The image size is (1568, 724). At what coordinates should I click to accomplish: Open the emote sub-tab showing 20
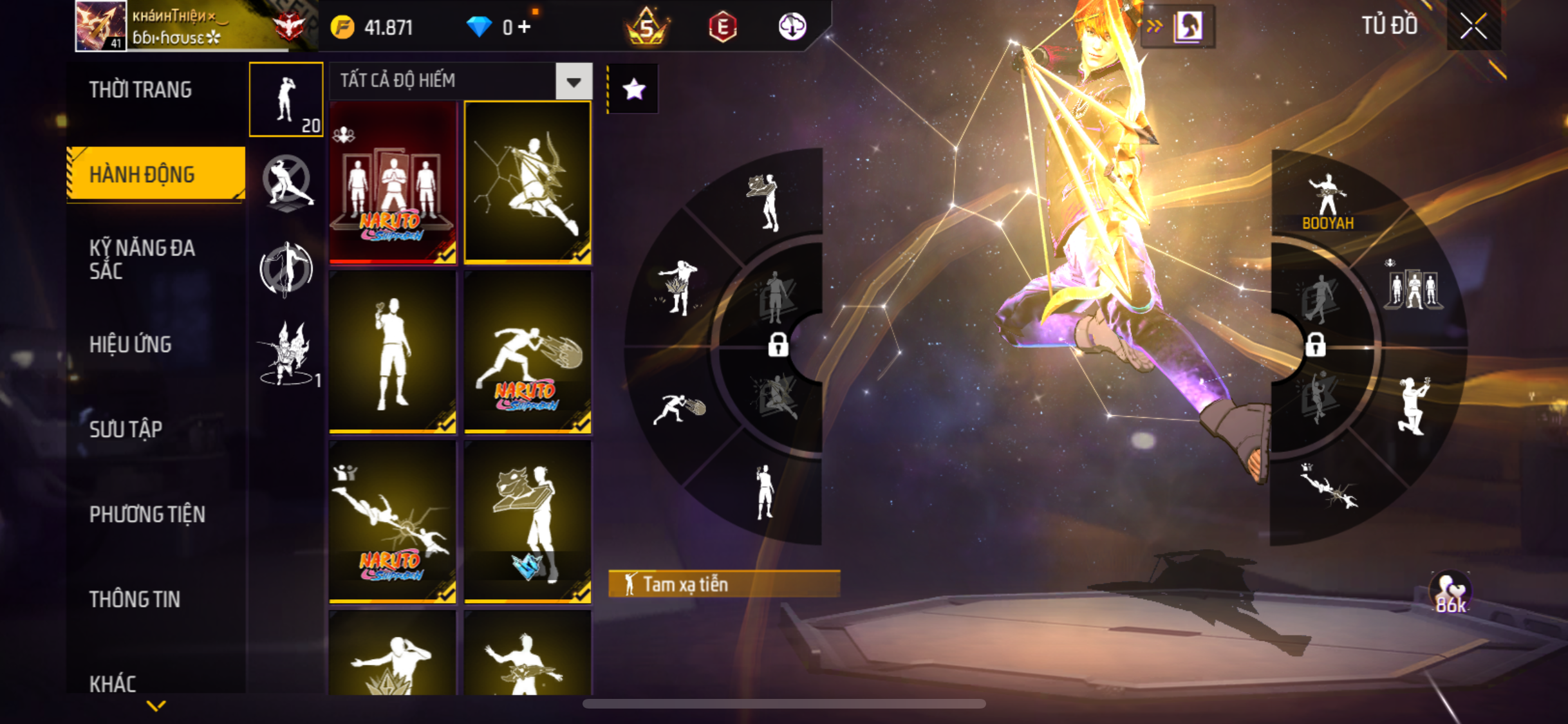286,100
